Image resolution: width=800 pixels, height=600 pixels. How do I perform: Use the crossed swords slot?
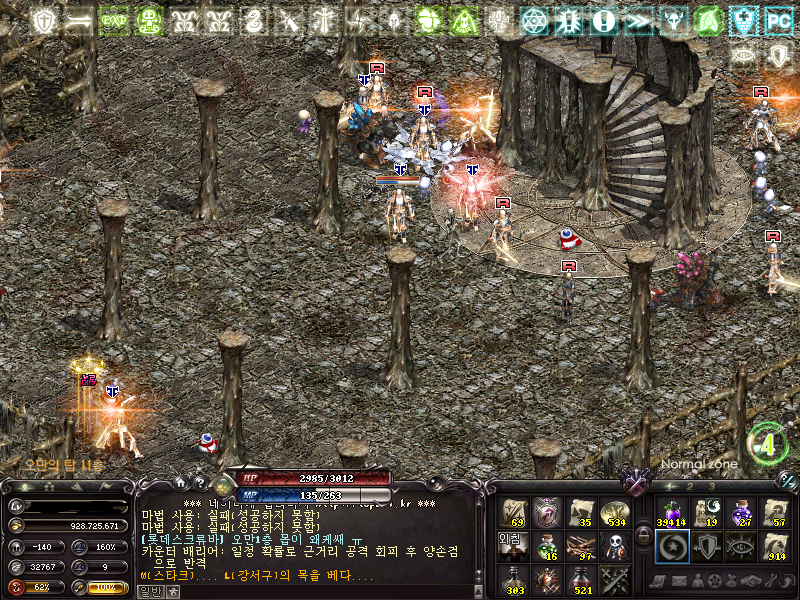[x=614, y=579]
